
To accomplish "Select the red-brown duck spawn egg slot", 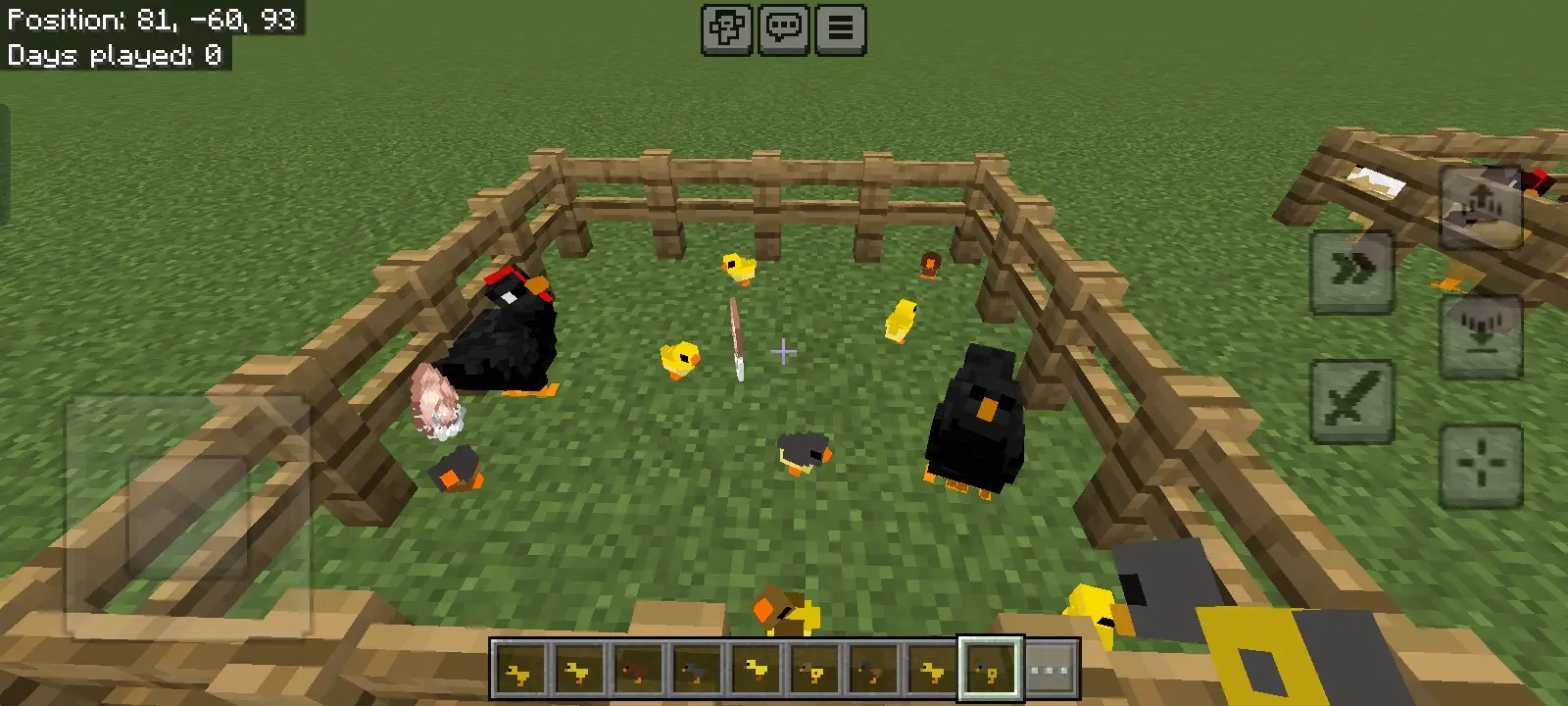I will [637, 672].
